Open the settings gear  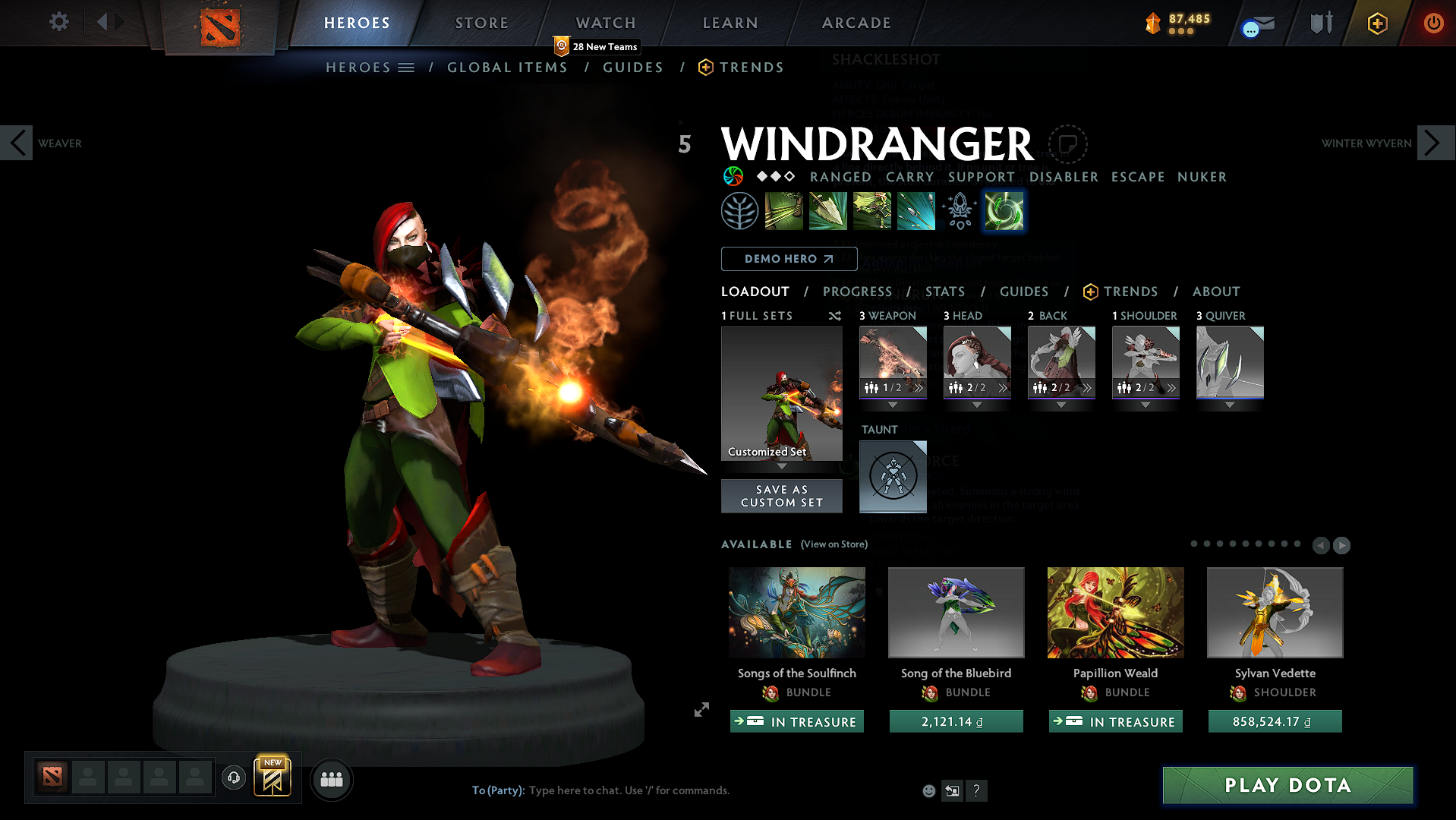58,22
